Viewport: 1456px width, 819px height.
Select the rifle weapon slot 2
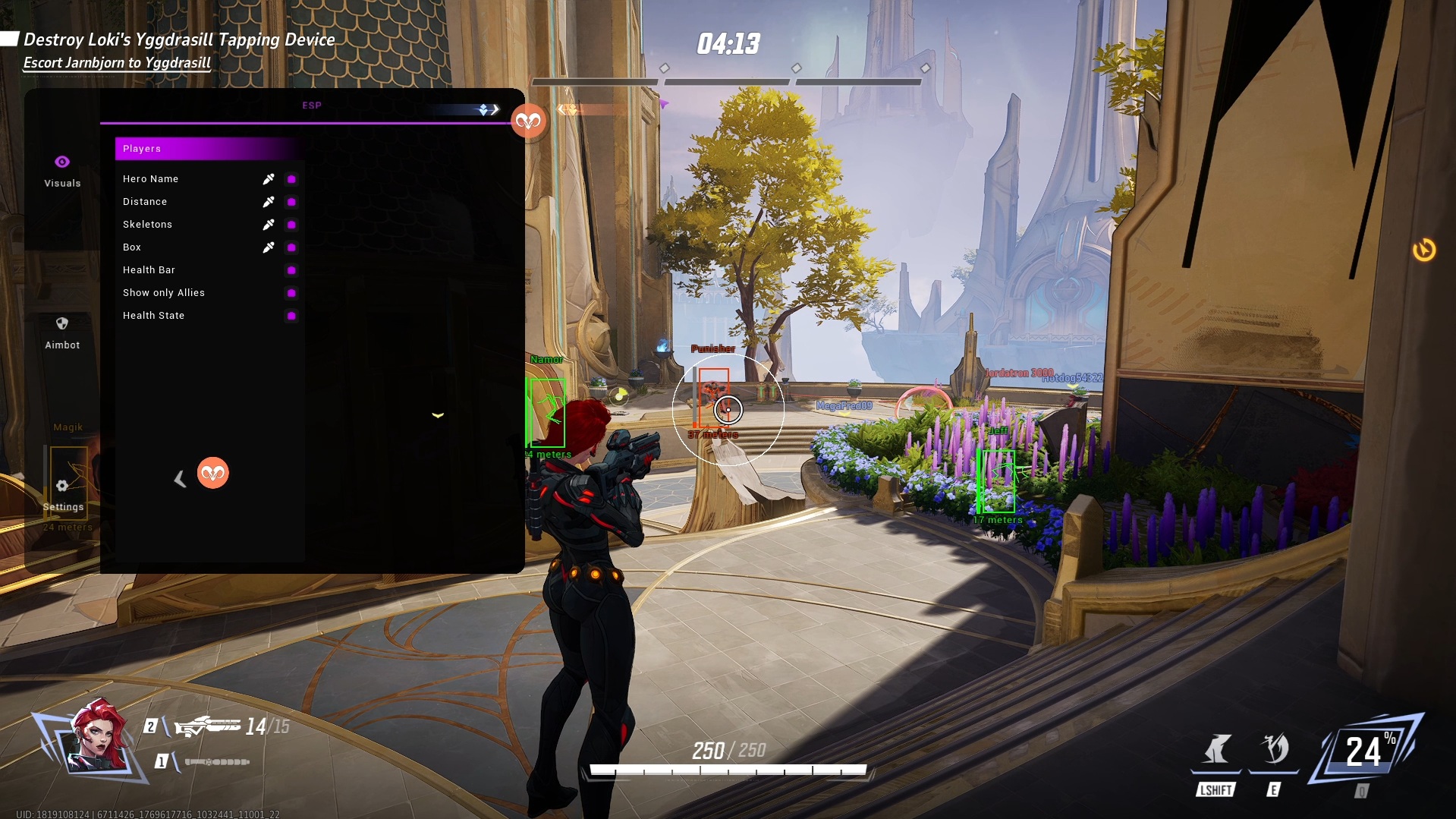tap(209, 726)
